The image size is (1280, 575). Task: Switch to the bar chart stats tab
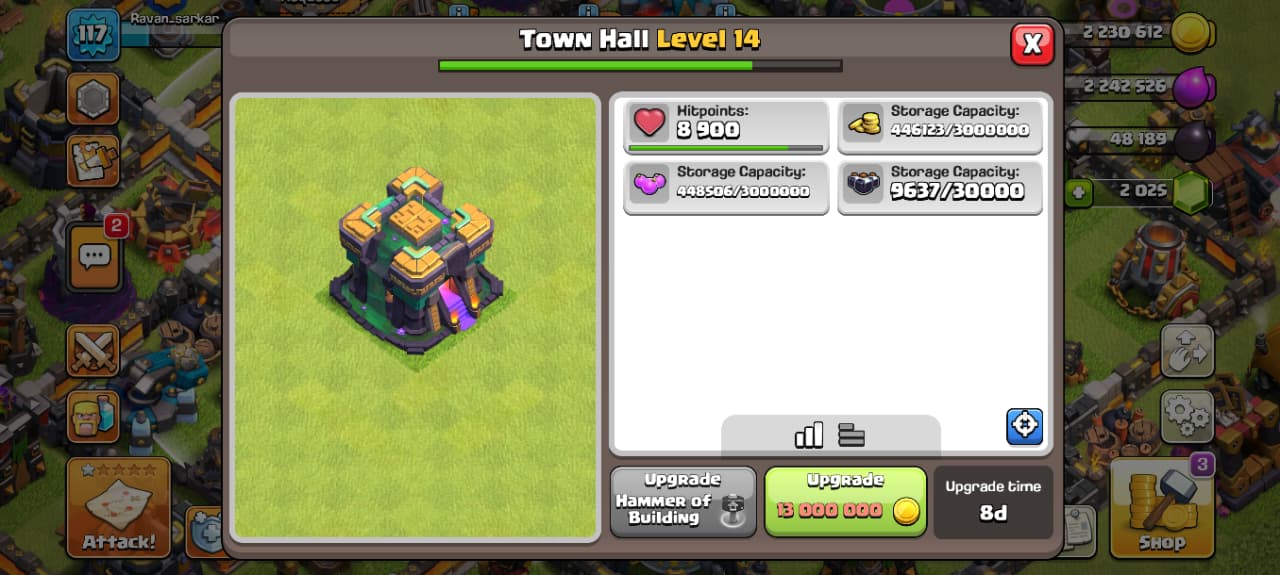(808, 435)
